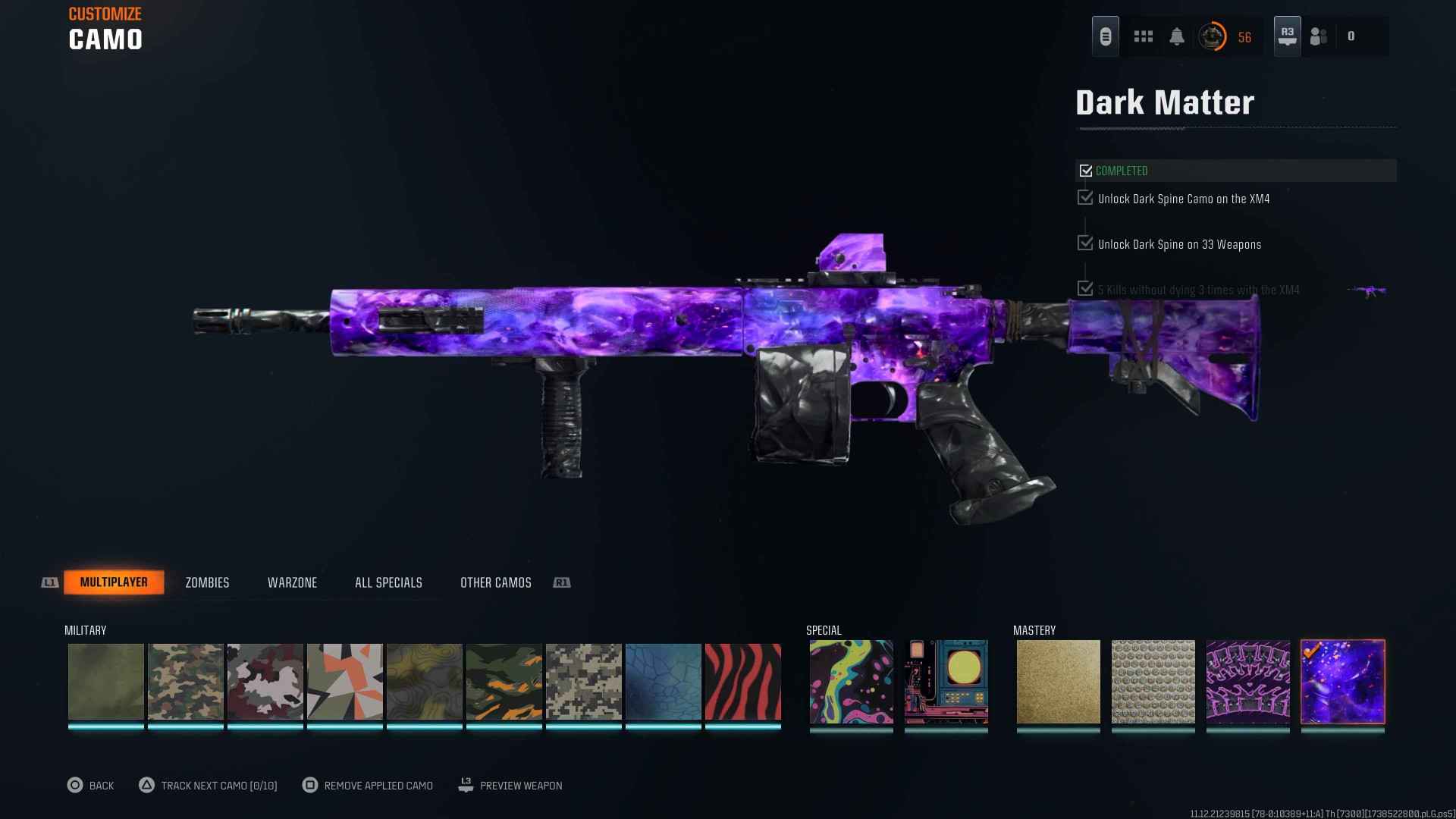The height and width of the screenshot is (819, 1456).
Task: Choose the red and black tiger stripe camo
Action: pos(743,681)
